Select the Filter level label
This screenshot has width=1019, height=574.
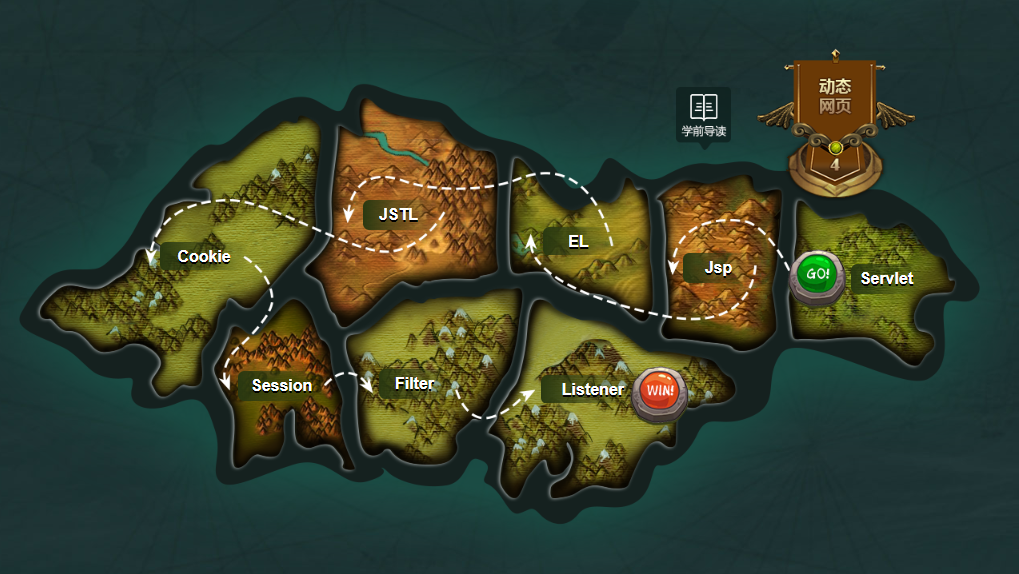[414, 383]
